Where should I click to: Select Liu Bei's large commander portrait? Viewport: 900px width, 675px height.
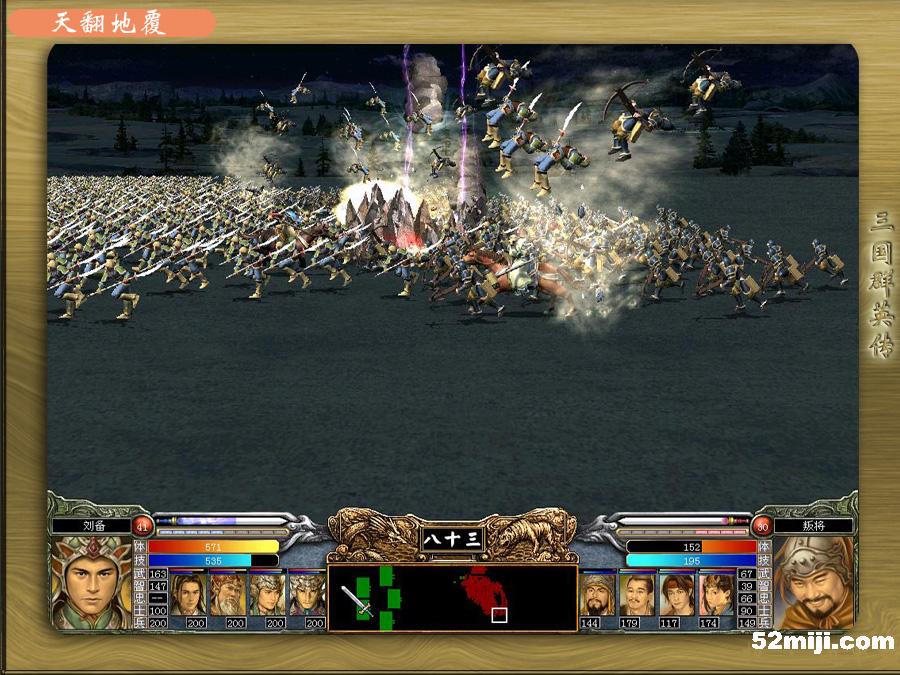click(91, 583)
